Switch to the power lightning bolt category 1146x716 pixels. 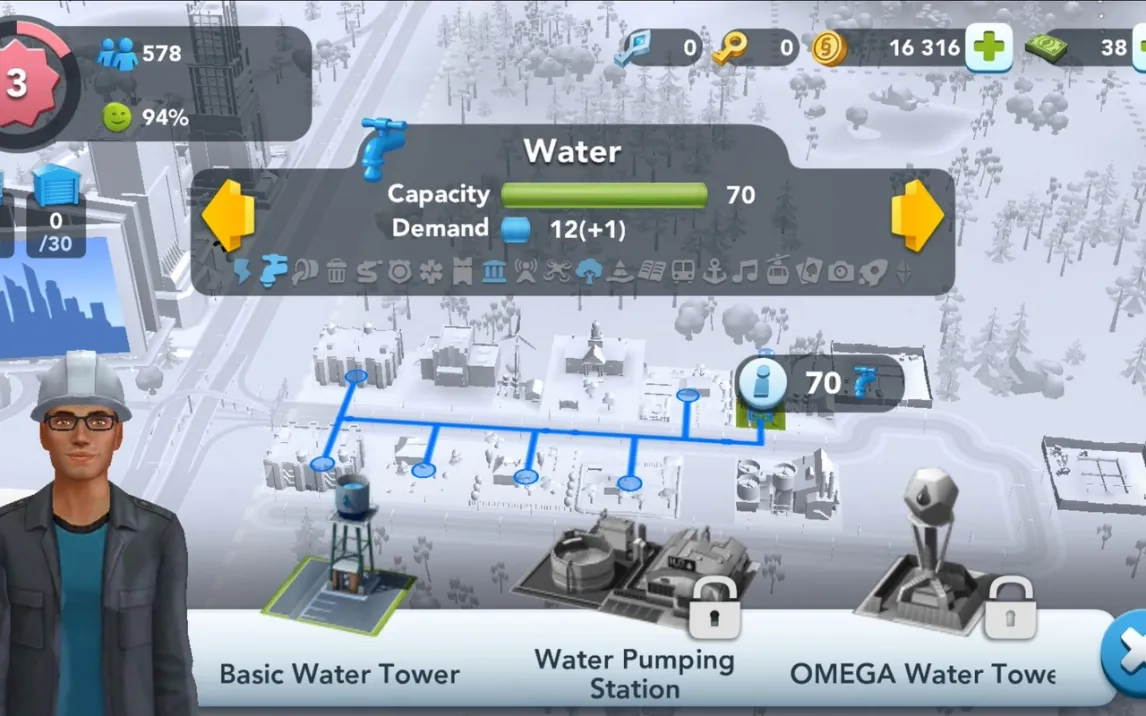[242, 271]
